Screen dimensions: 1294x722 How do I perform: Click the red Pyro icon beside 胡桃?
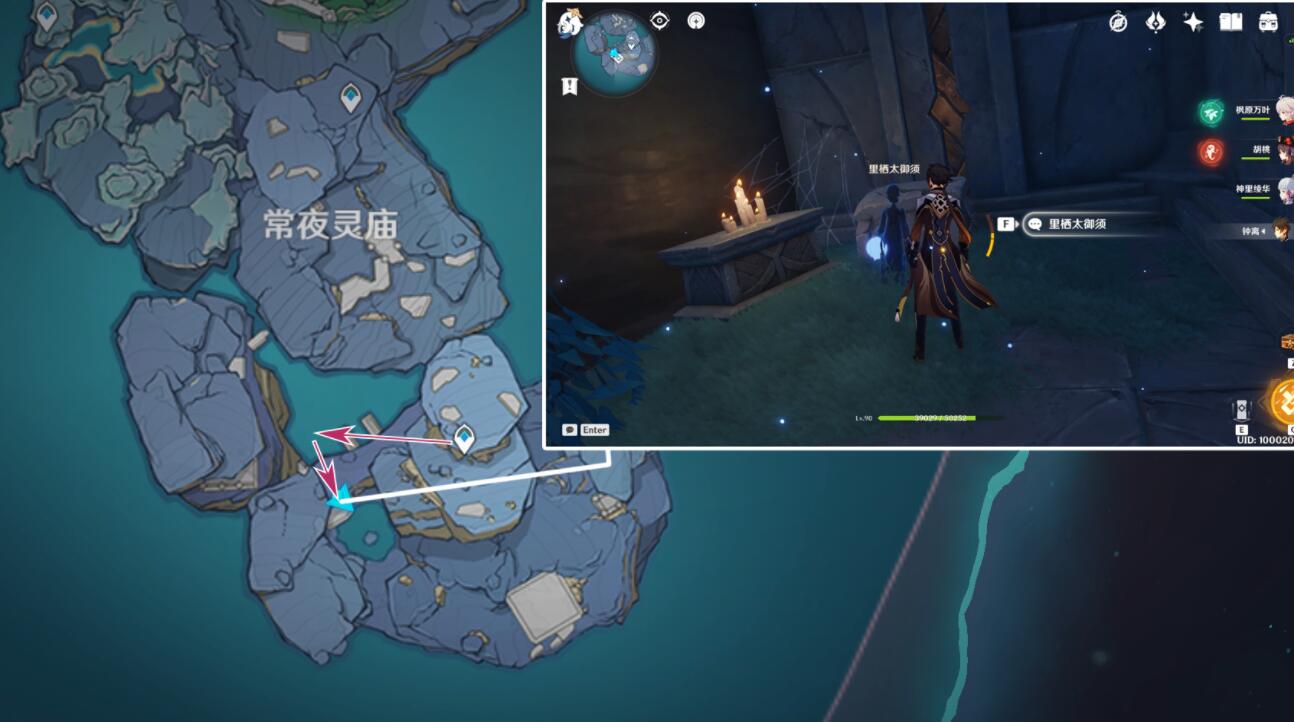[x=1211, y=152]
